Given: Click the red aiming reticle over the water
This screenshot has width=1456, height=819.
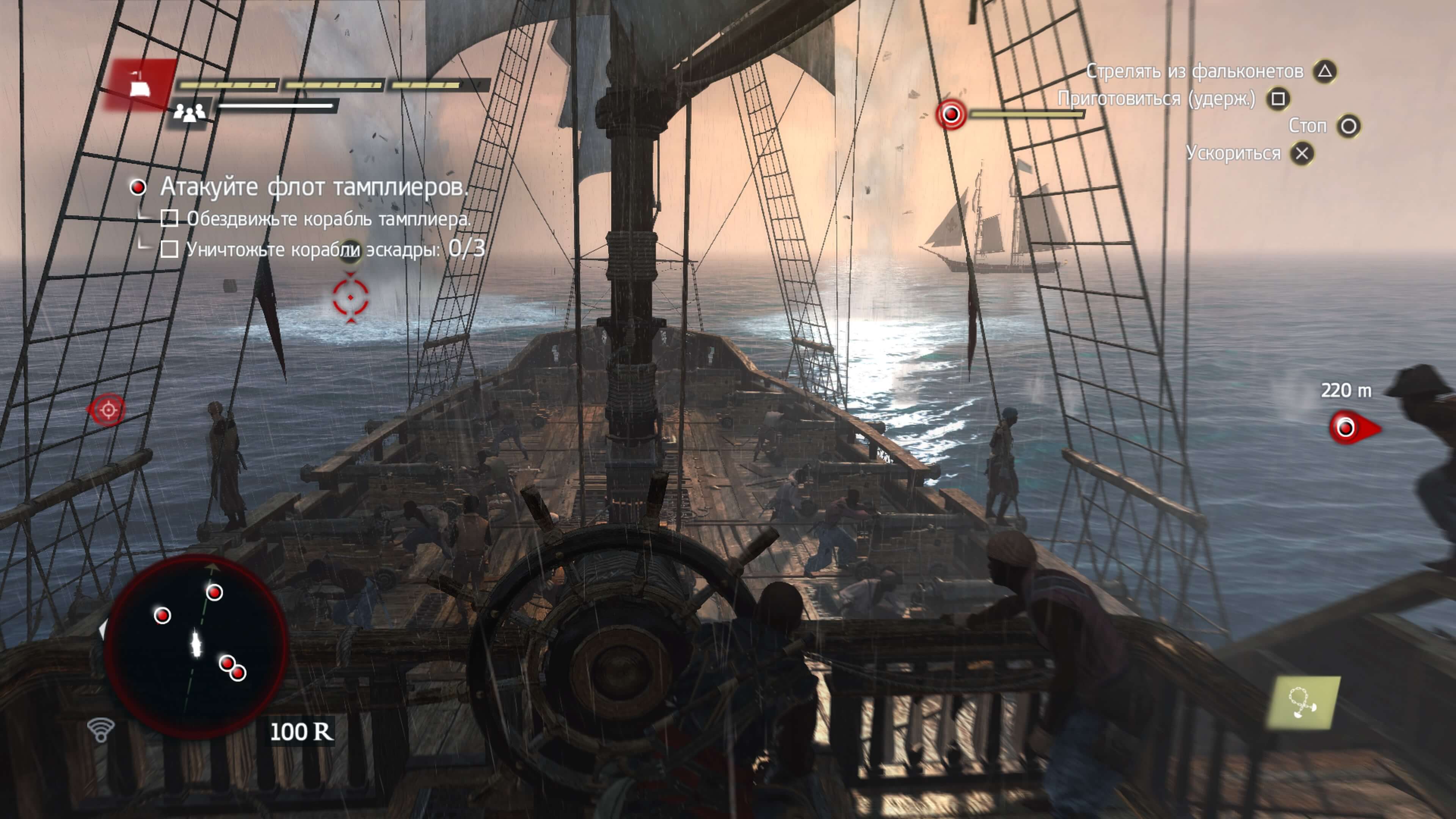Looking at the screenshot, I should coord(350,297).
